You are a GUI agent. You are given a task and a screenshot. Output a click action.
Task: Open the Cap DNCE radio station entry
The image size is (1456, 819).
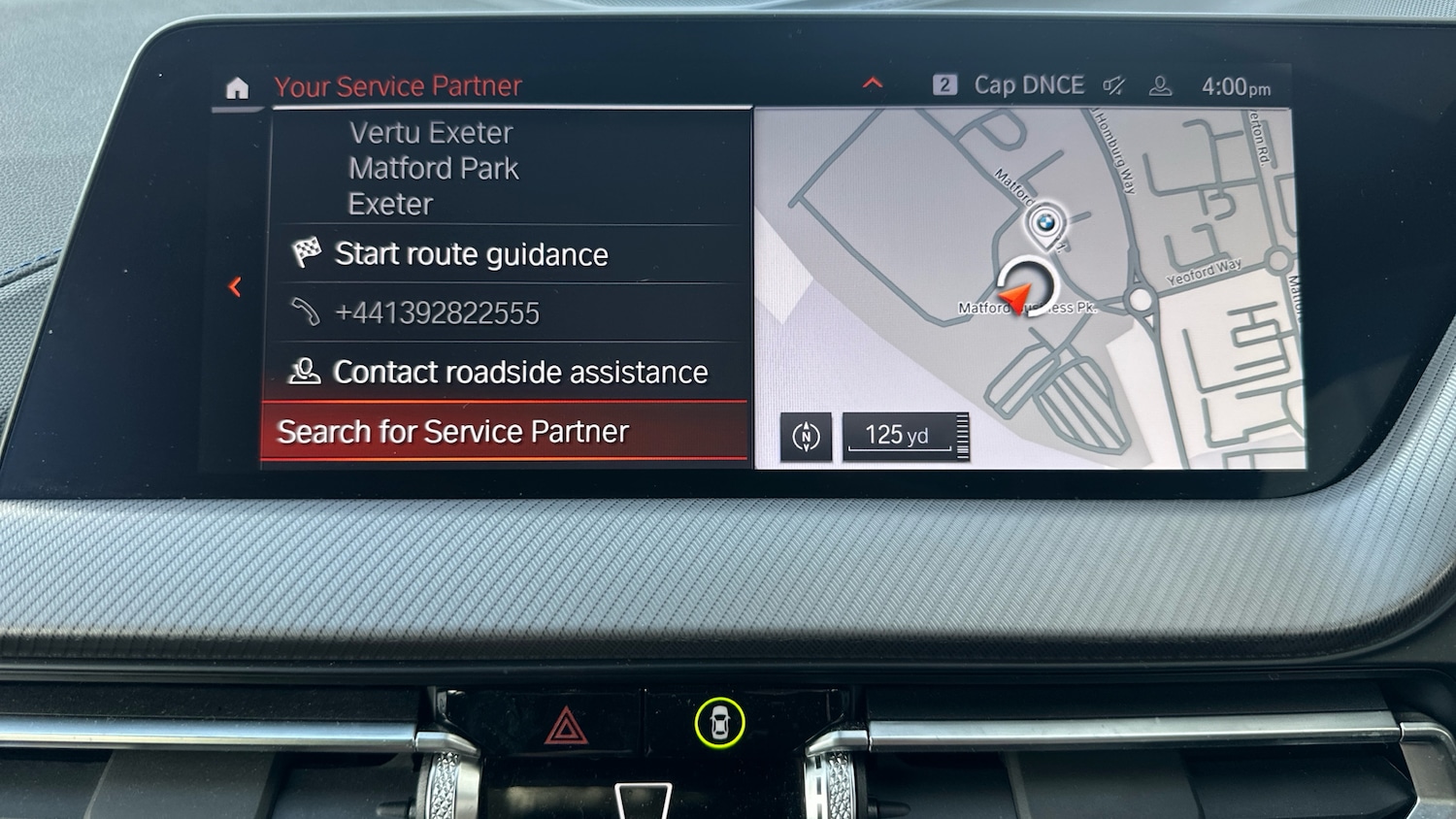1027,85
